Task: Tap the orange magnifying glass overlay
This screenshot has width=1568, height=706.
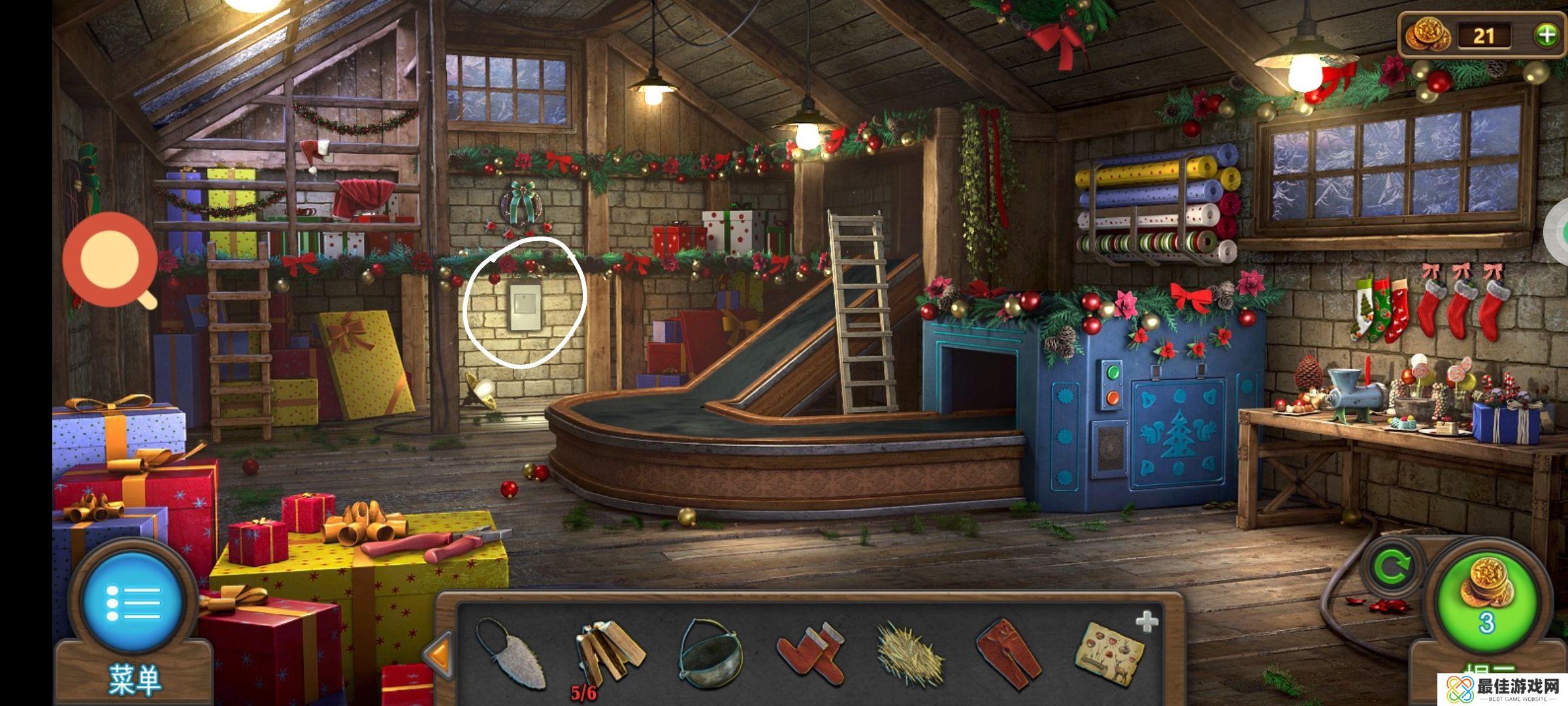Action: [111, 260]
